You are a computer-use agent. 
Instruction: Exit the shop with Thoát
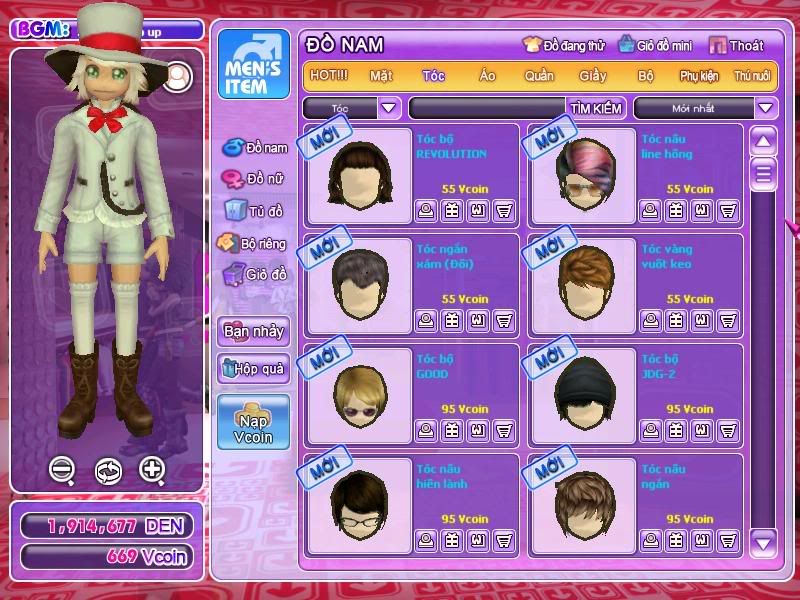click(737, 45)
